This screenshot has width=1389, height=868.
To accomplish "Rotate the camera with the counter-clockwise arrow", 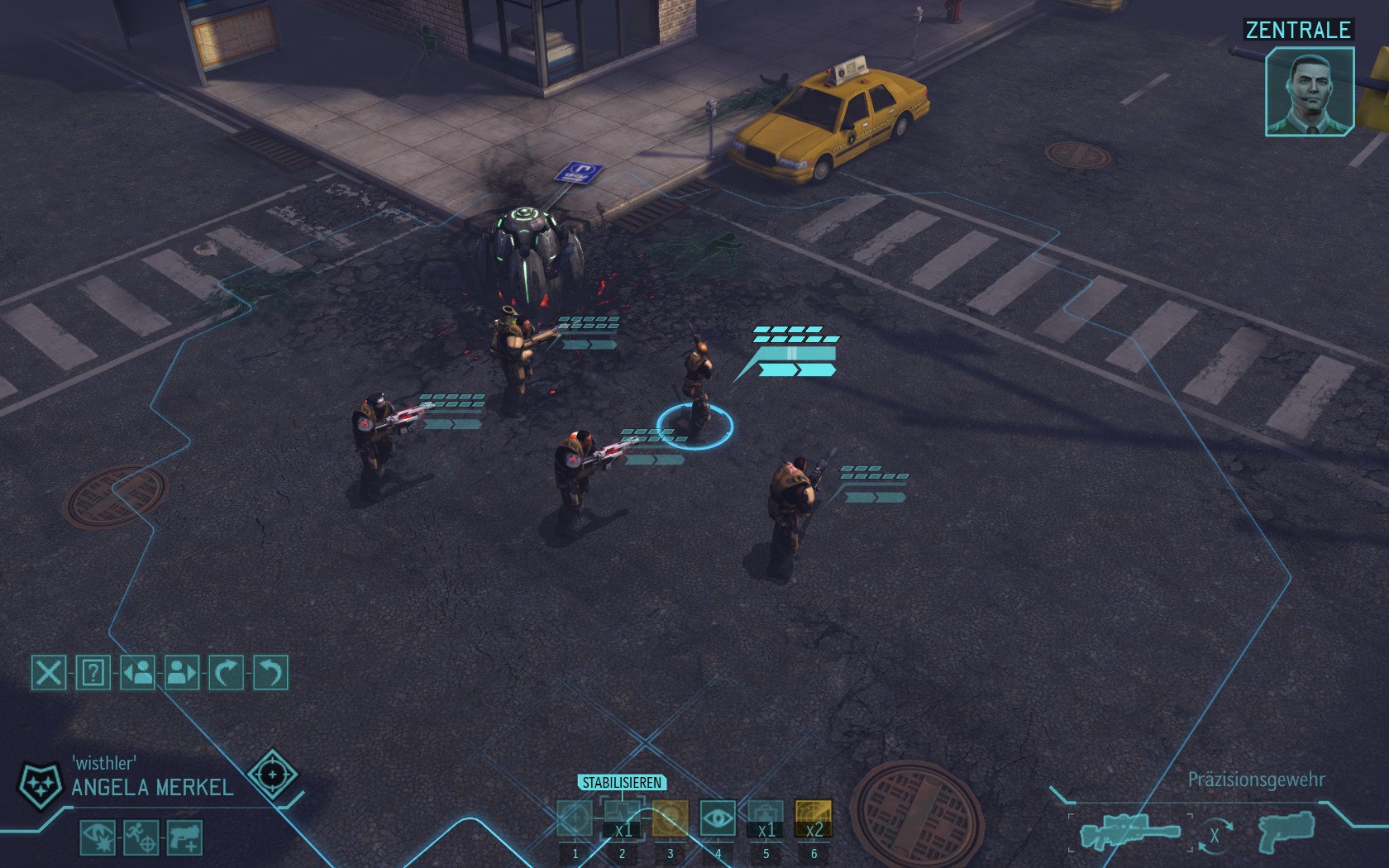I will [x=270, y=673].
